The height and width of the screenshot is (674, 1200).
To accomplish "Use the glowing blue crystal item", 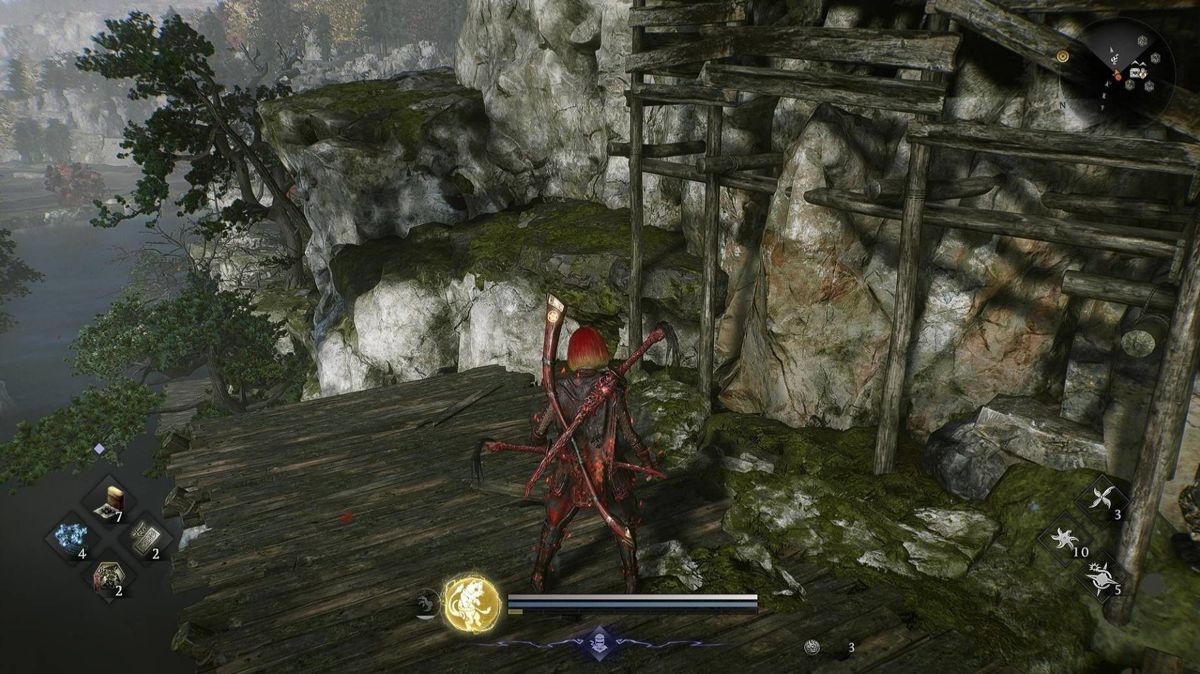I will tap(71, 538).
